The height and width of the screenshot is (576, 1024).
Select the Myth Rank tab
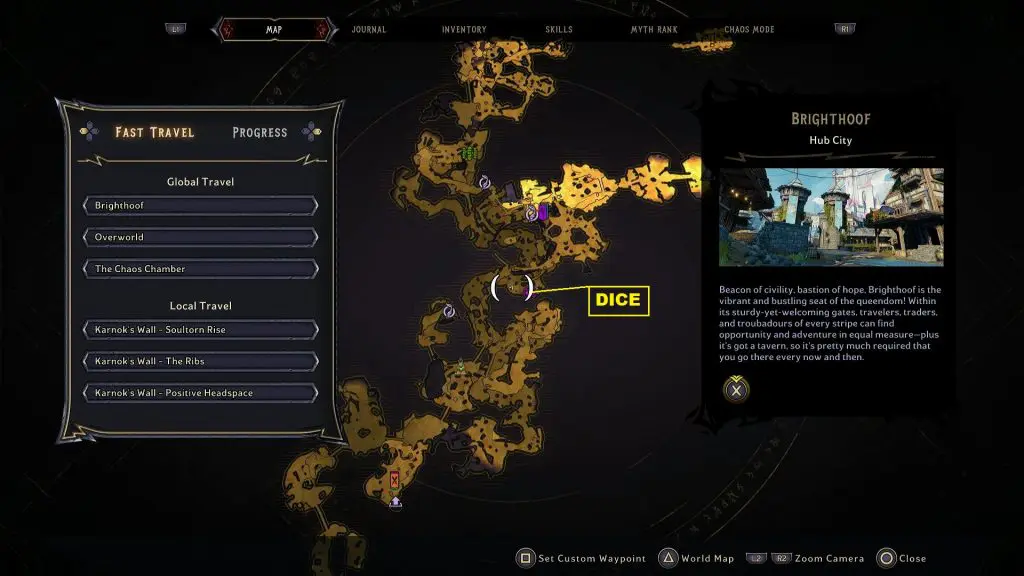(x=654, y=30)
